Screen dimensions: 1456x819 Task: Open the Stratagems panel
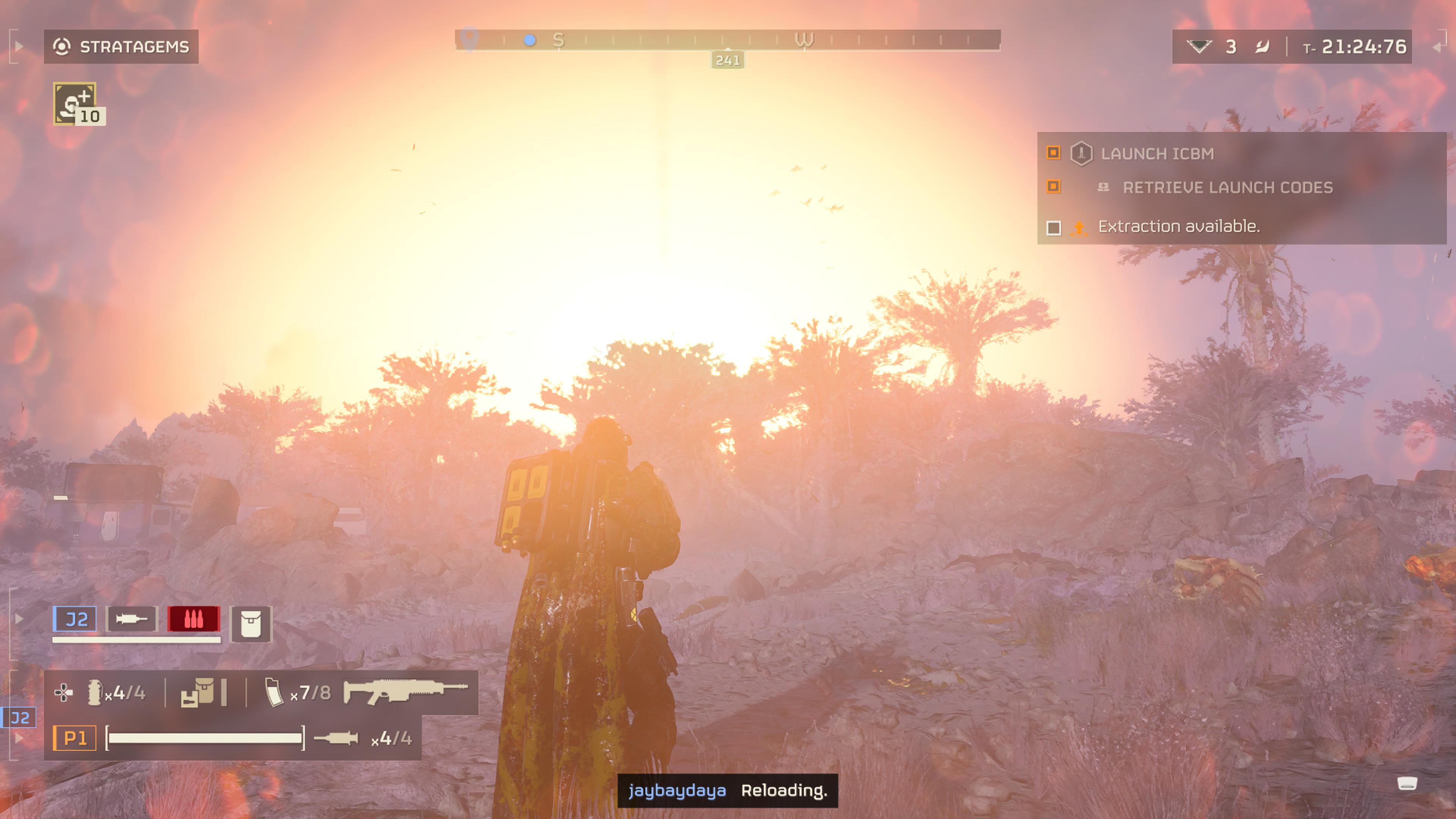pos(121,46)
